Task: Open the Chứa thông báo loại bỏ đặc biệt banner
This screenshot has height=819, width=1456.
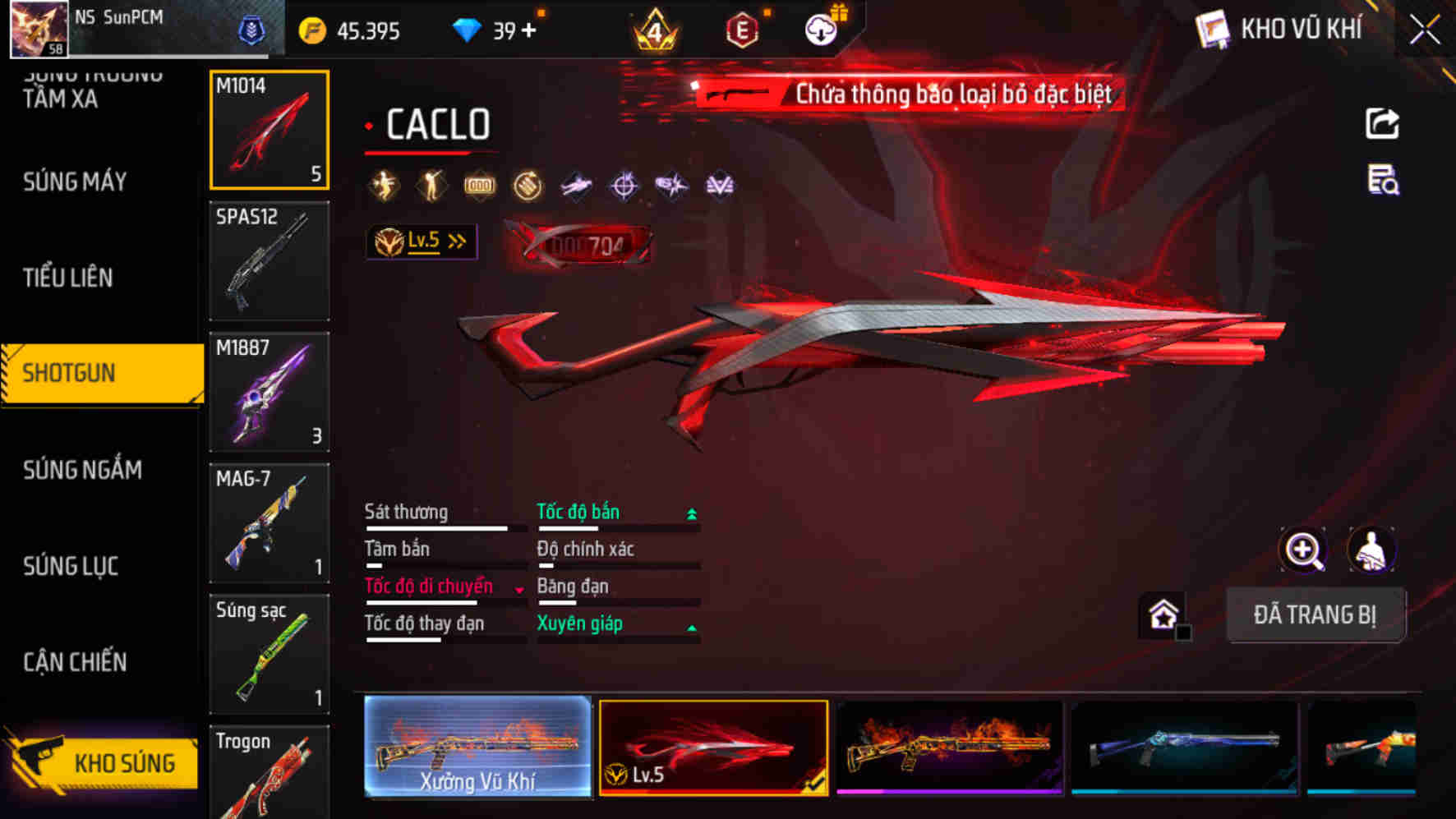Action: point(904,93)
